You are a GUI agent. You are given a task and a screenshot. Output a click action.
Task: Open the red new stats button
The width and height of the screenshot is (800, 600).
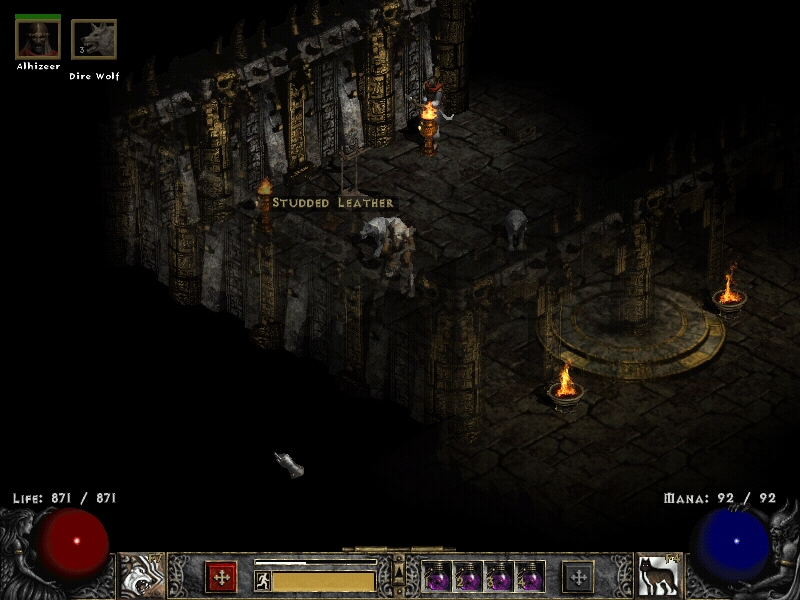point(221,577)
